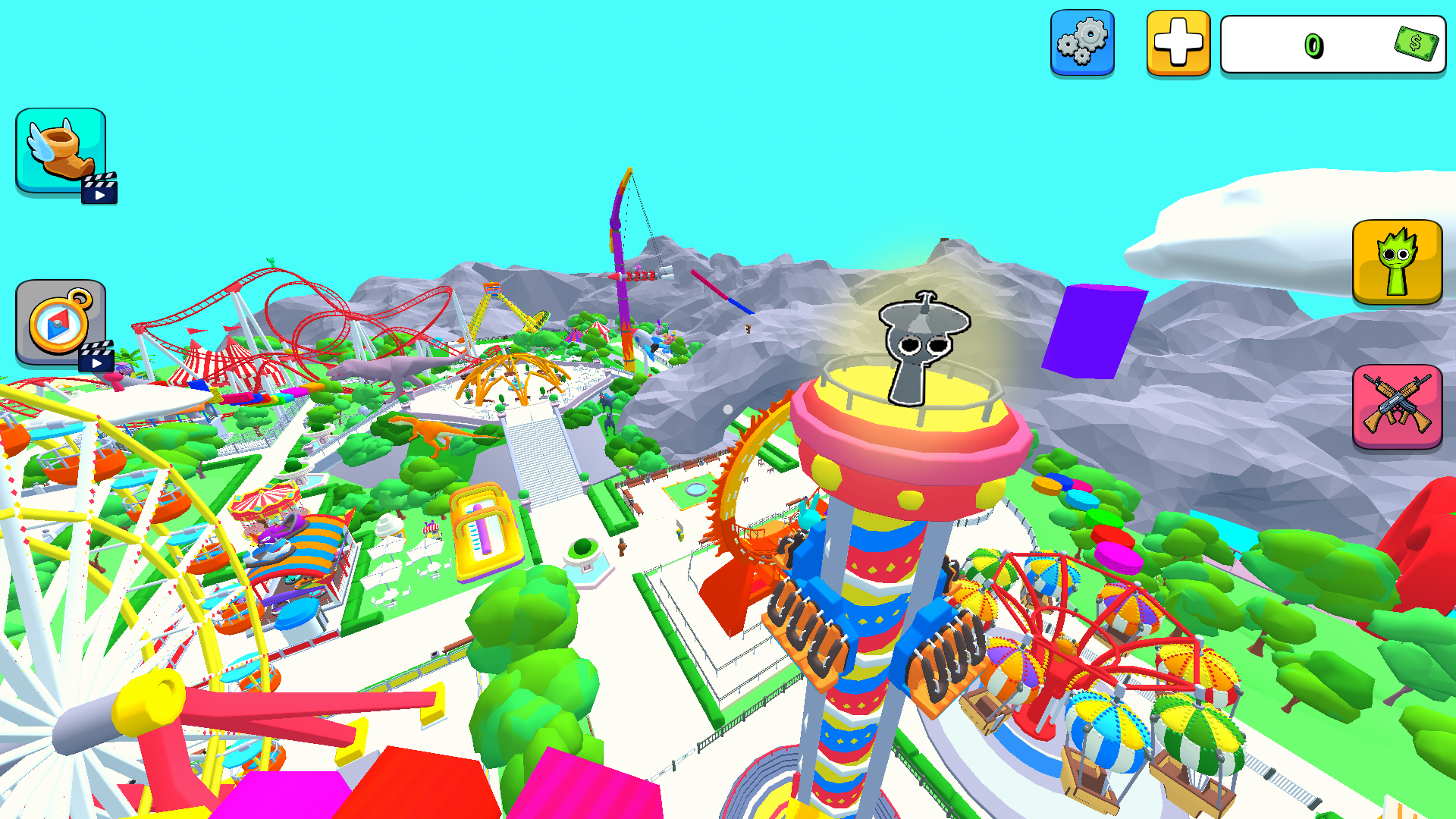Screen dimensions: 1456x819
Task: Watch ad video for the winged boot reward
Action: click(x=99, y=189)
